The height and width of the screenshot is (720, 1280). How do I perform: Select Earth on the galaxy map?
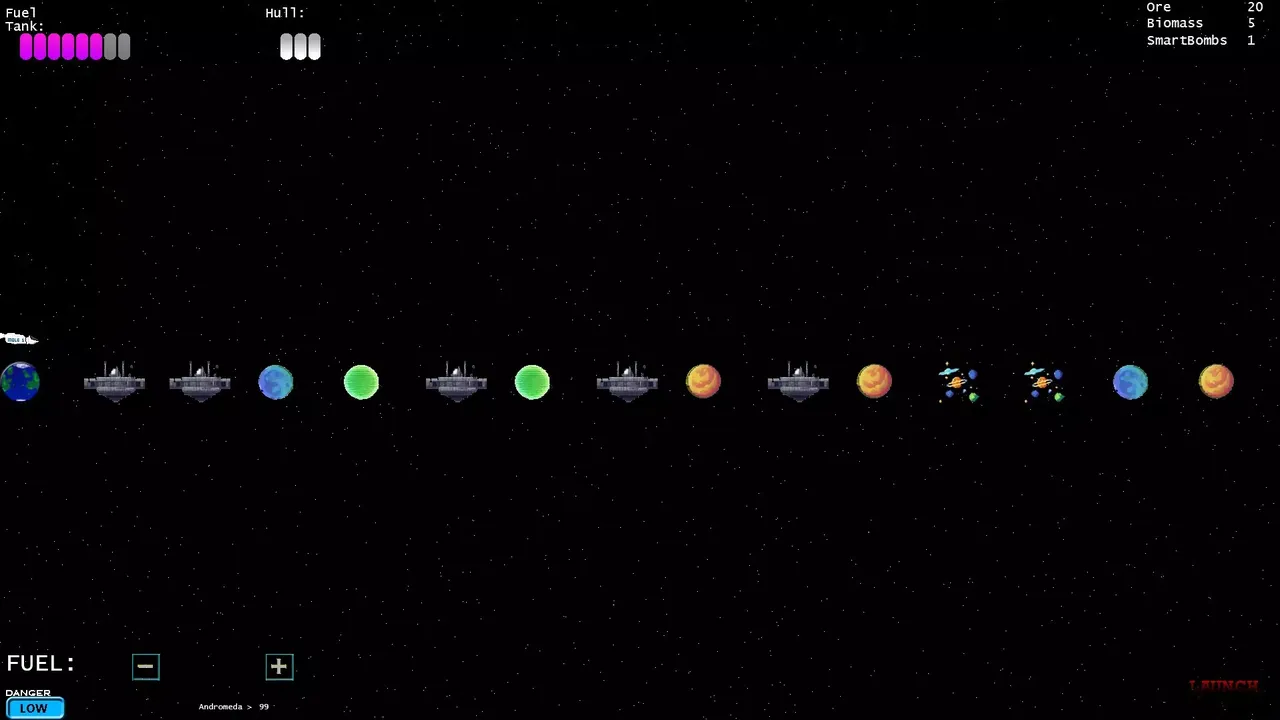pos(18,380)
